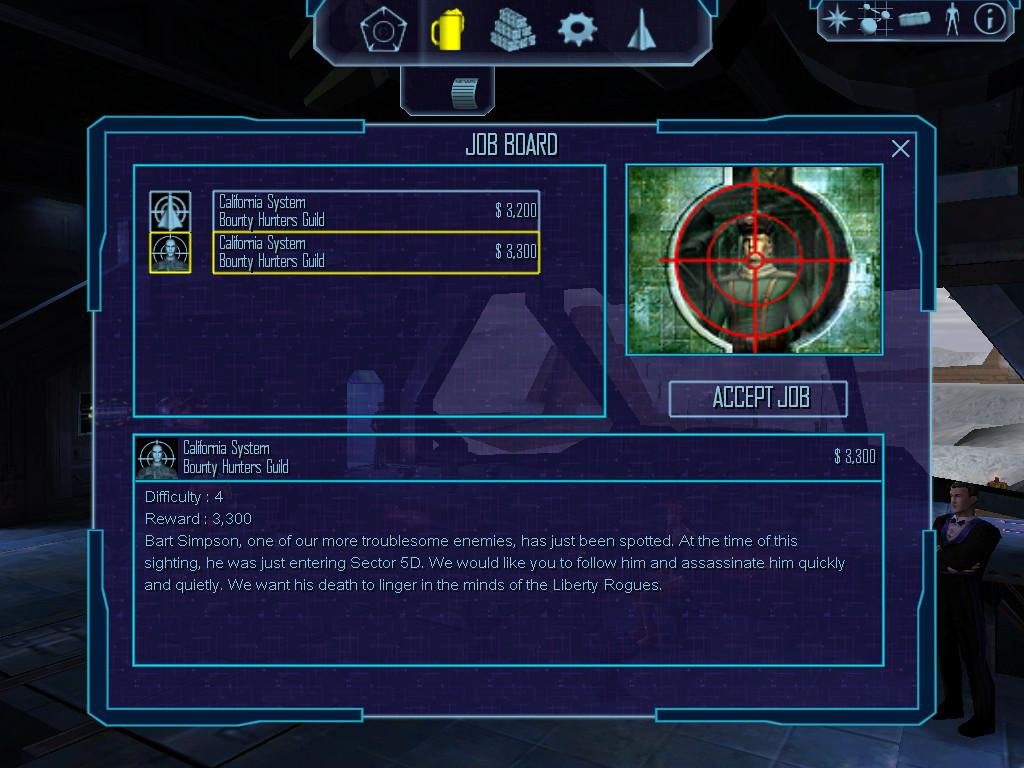This screenshot has height=768, width=1024.
Task: Open the molecule-shaped icon in top-right panel
Action: pos(873,19)
